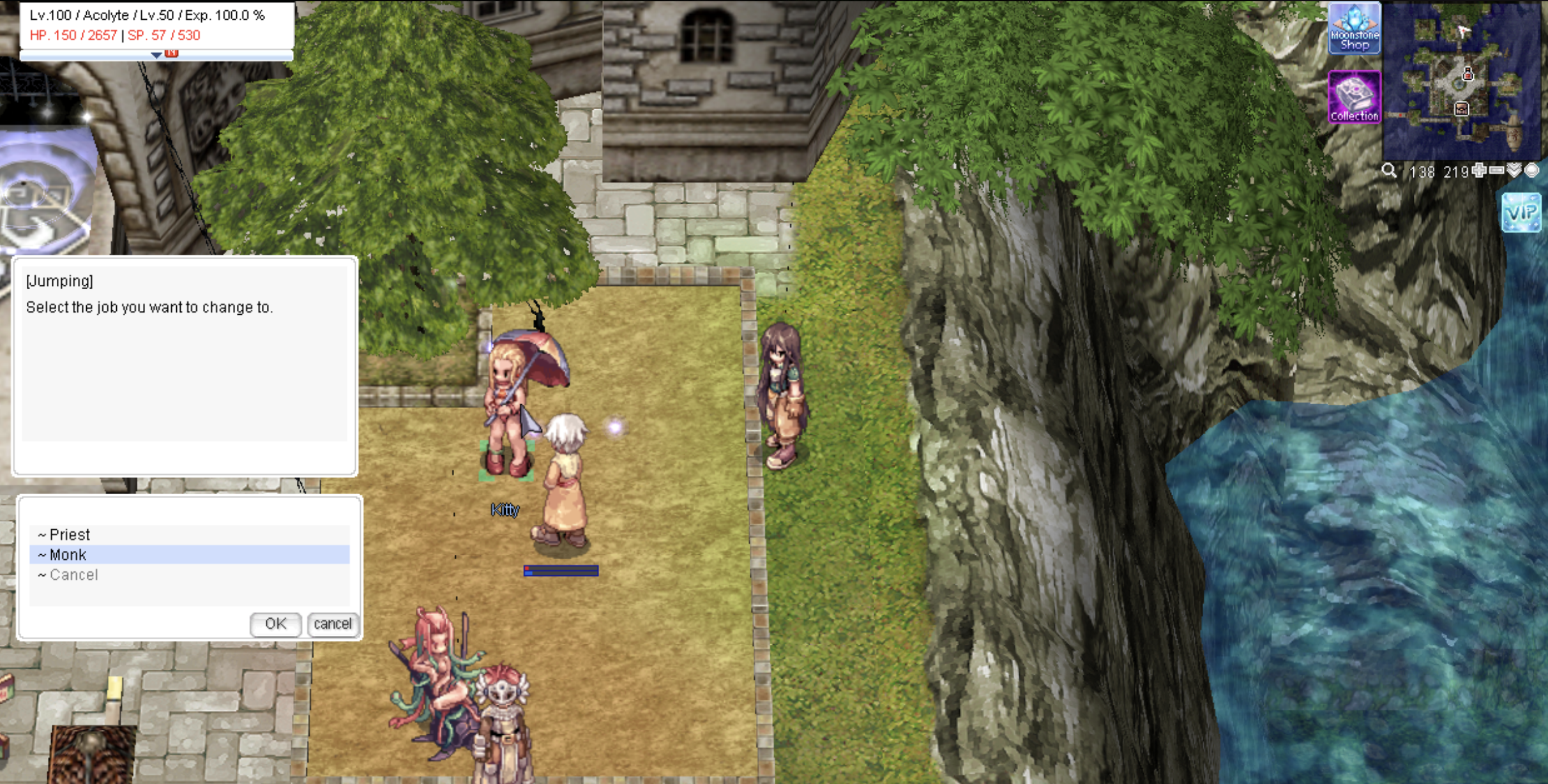
Task: Choose Monk as the new job
Action: tap(68, 555)
